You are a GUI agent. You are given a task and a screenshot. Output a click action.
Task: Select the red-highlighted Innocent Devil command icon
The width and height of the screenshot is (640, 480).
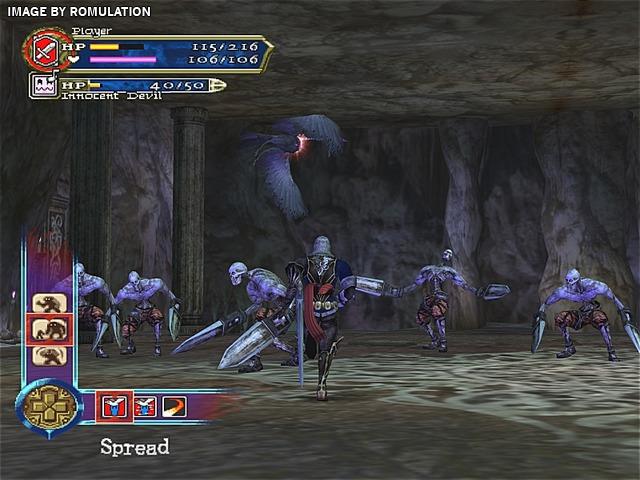point(48,329)
